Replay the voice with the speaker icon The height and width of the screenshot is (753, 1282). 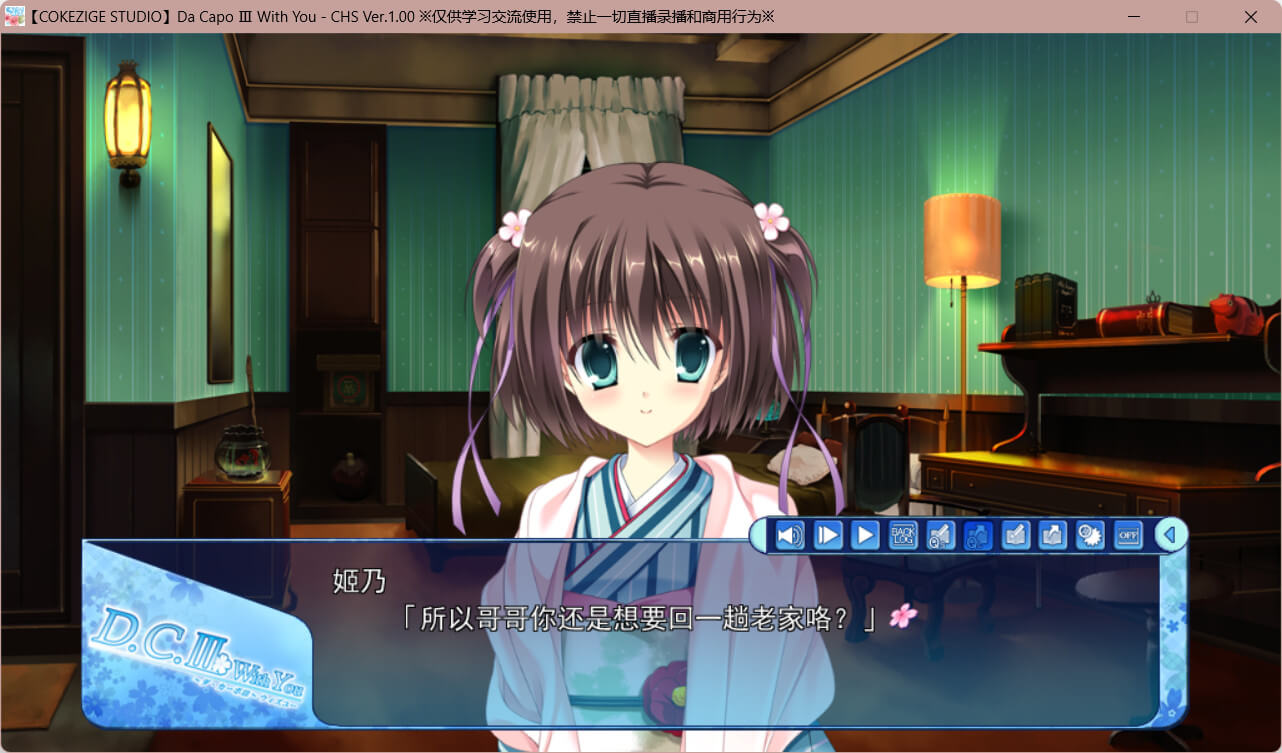[790, 536]
